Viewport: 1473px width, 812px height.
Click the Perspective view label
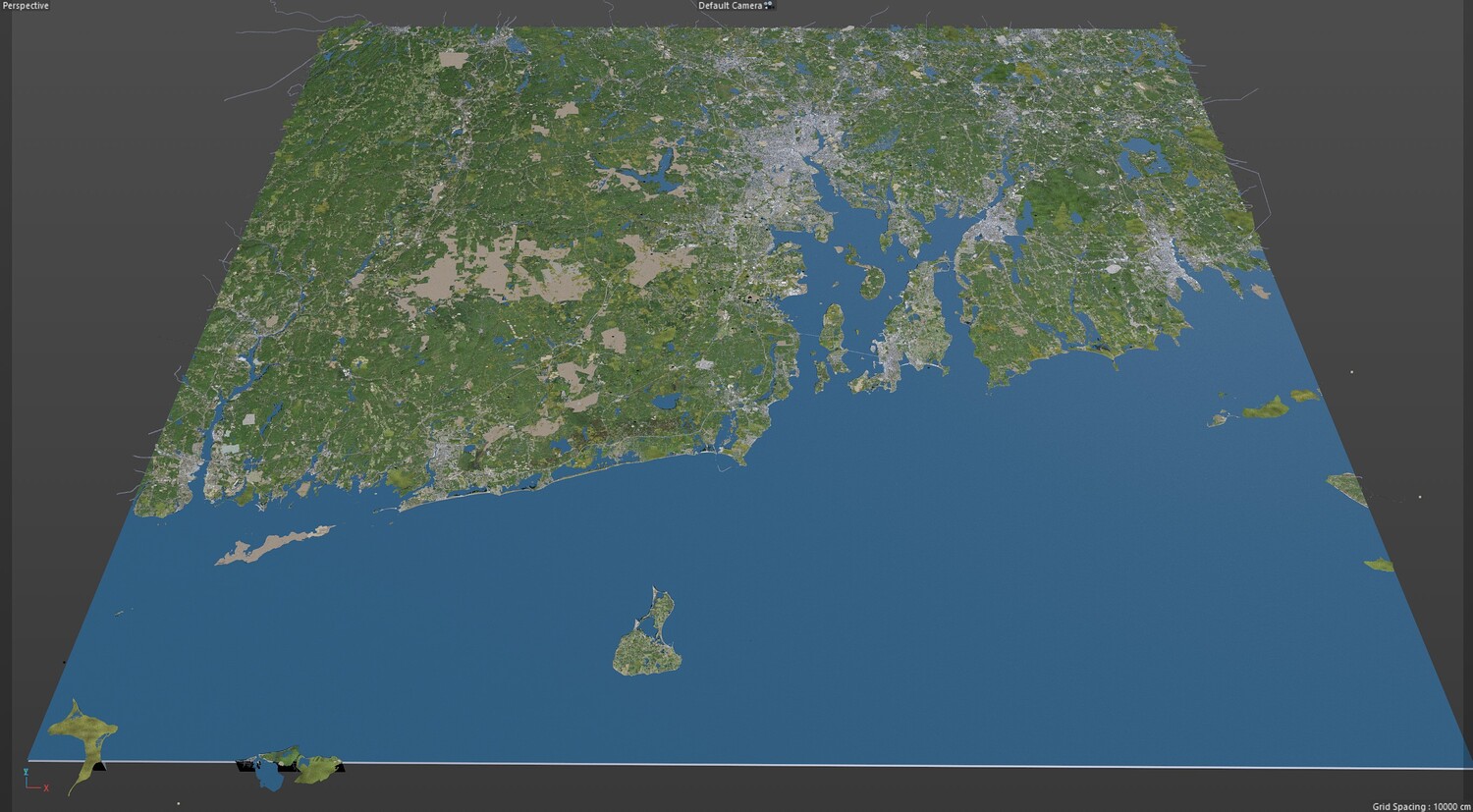pyautogui.click(x=26, y=6)
